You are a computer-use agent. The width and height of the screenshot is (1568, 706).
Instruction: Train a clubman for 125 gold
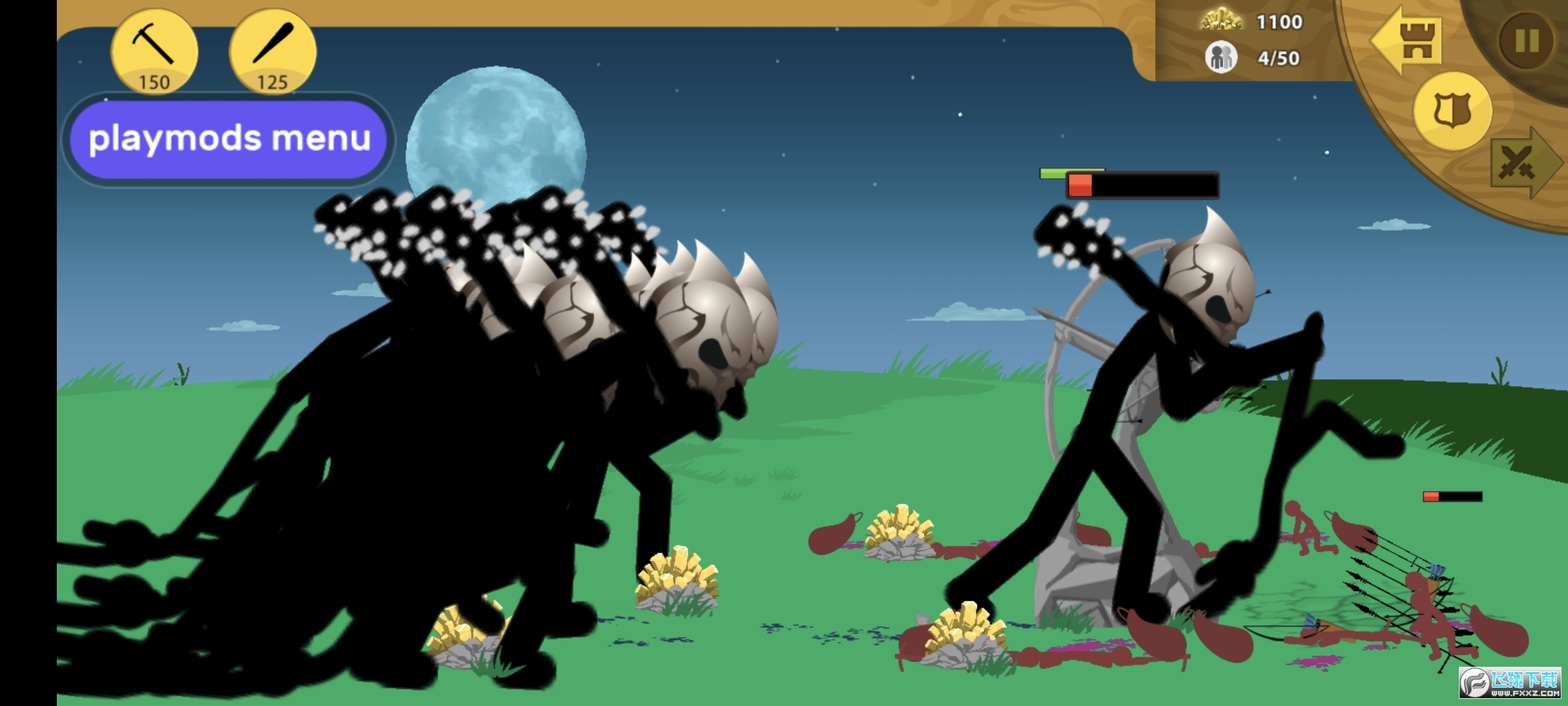point(272,50)
